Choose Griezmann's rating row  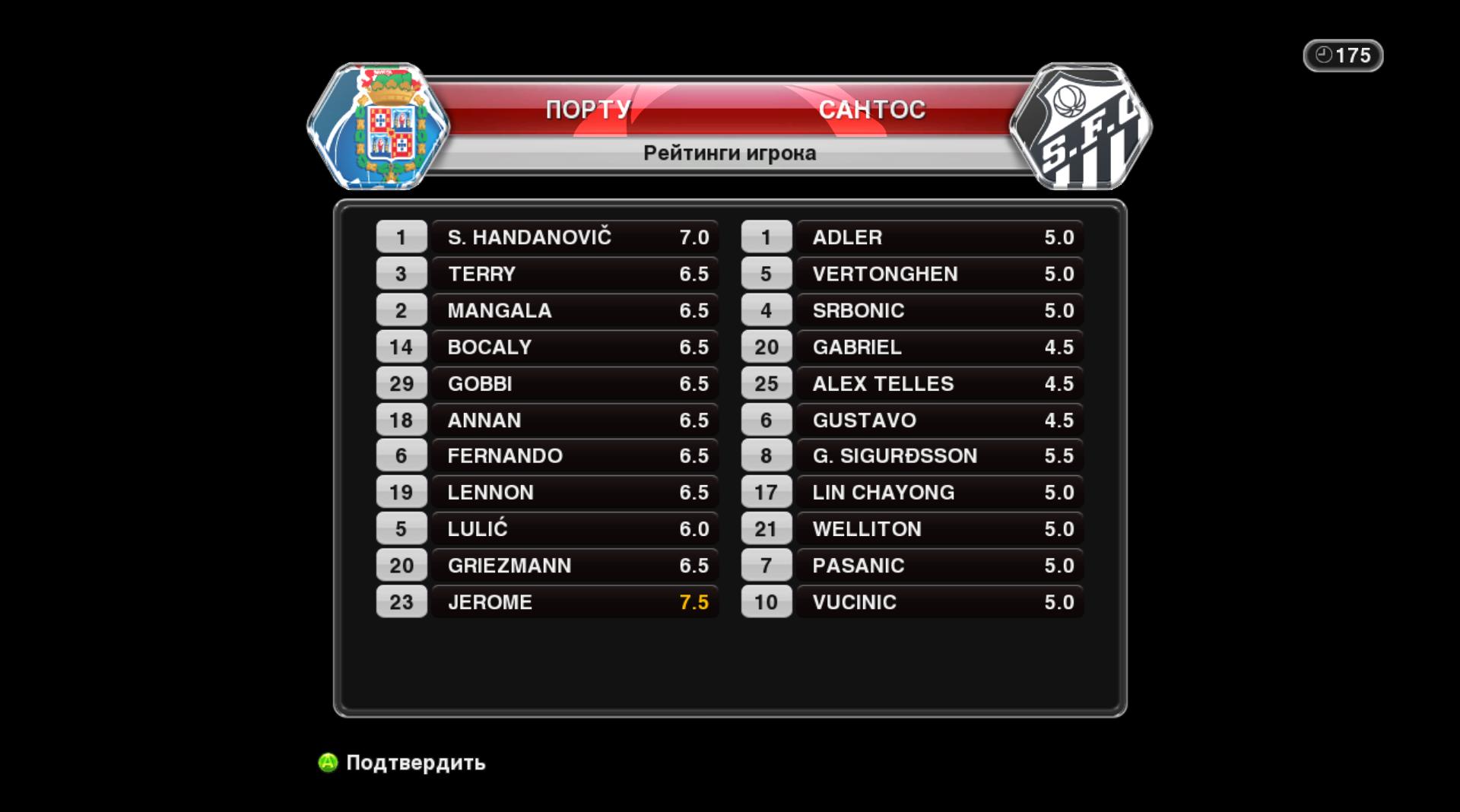(x=575, y=565)
